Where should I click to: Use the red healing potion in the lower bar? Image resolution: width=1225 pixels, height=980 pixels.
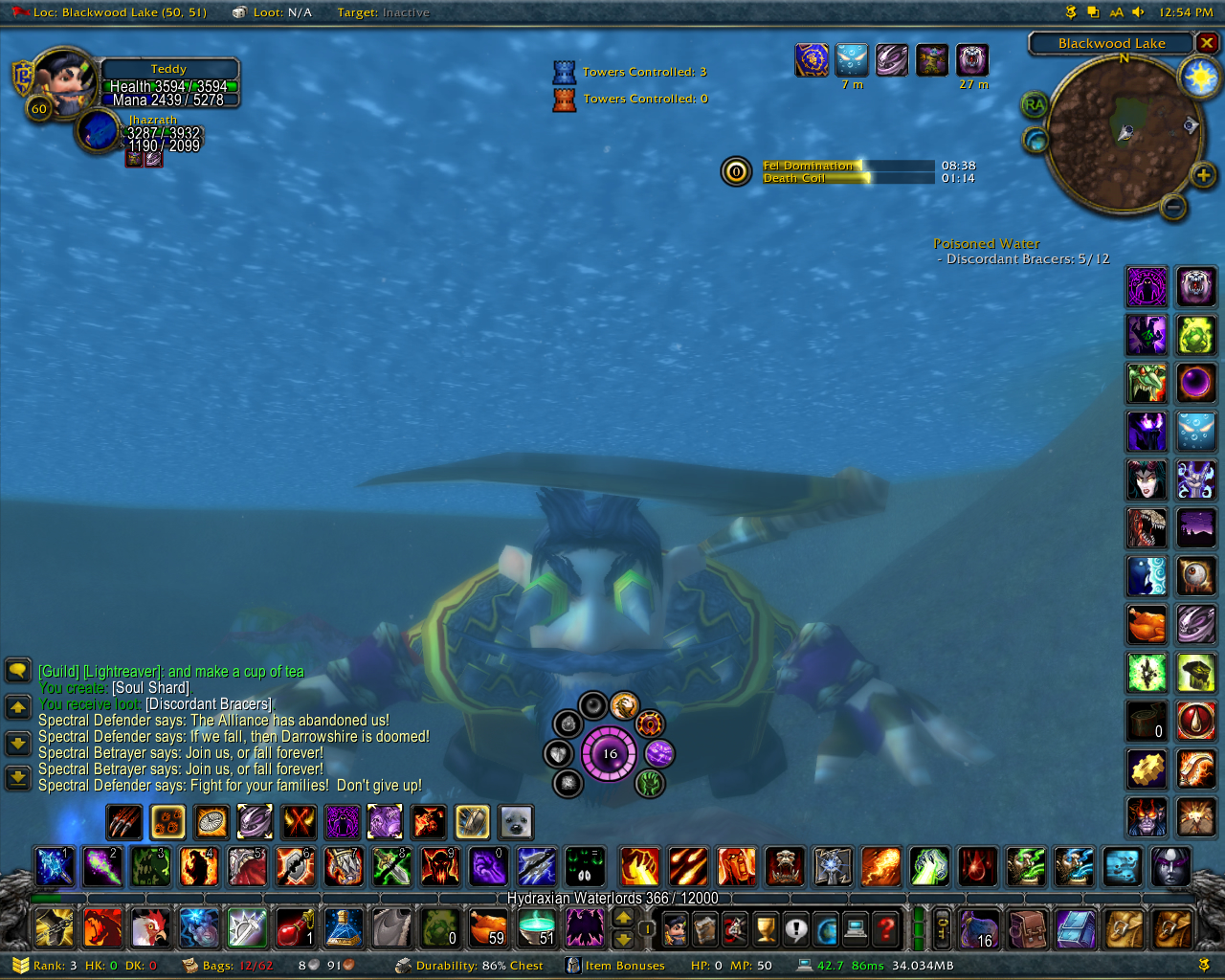point(295,927)
